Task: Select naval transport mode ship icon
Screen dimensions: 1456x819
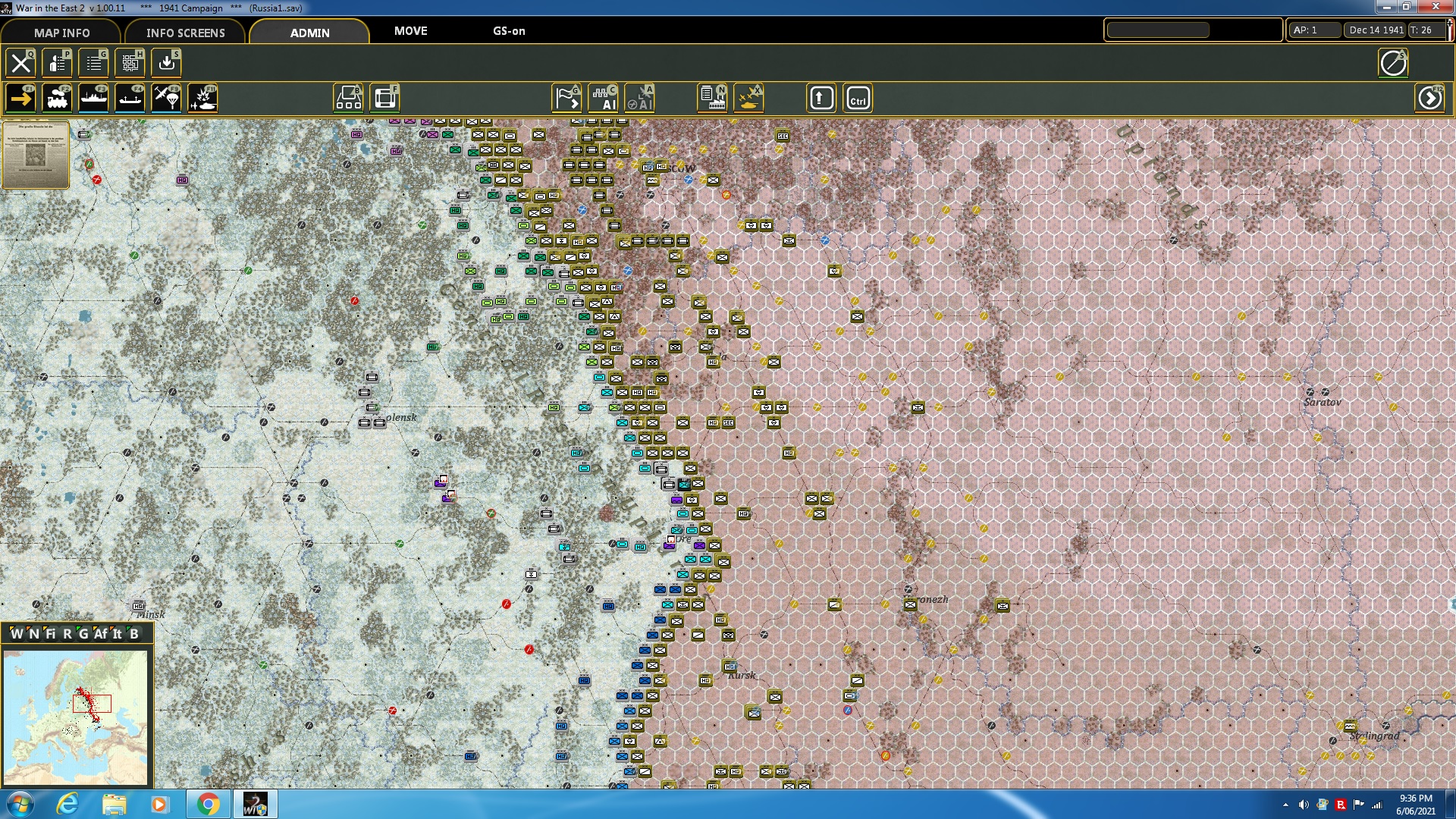Action: pyautogui.click(x=93, y=97)
